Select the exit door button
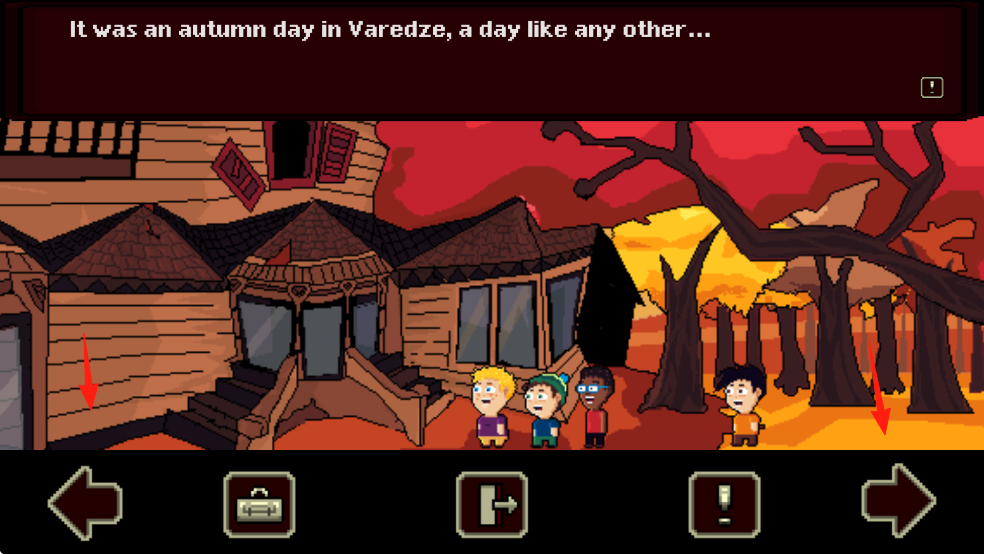 pos(491,504)
